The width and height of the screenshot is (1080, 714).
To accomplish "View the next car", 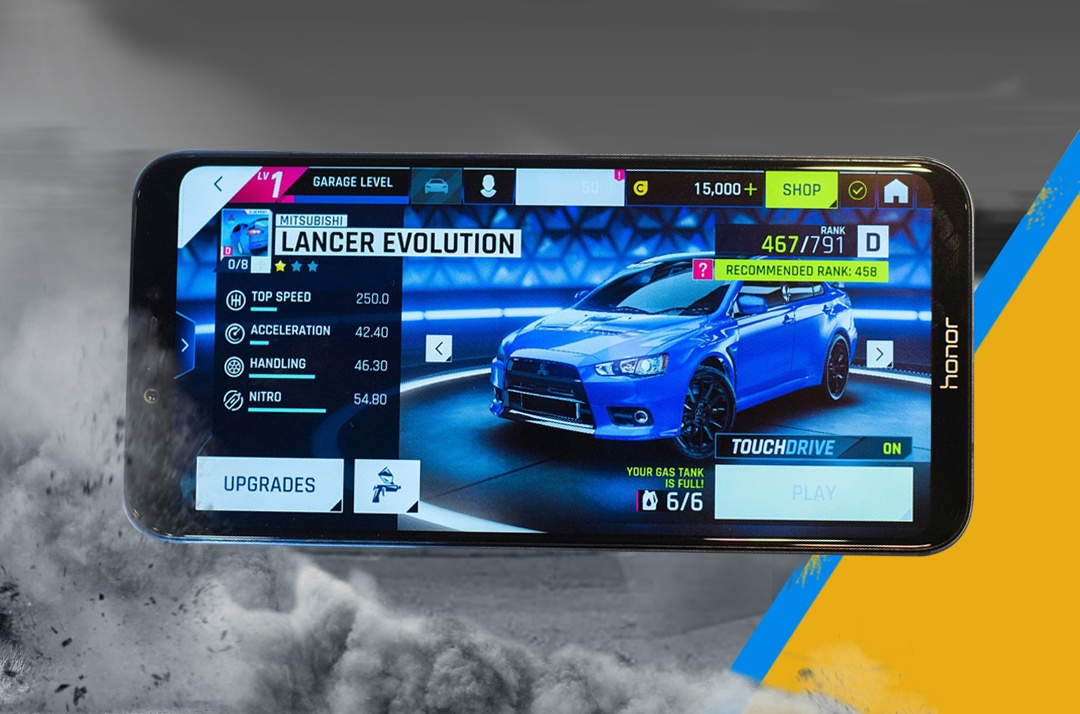I will (x=879, y=353).
